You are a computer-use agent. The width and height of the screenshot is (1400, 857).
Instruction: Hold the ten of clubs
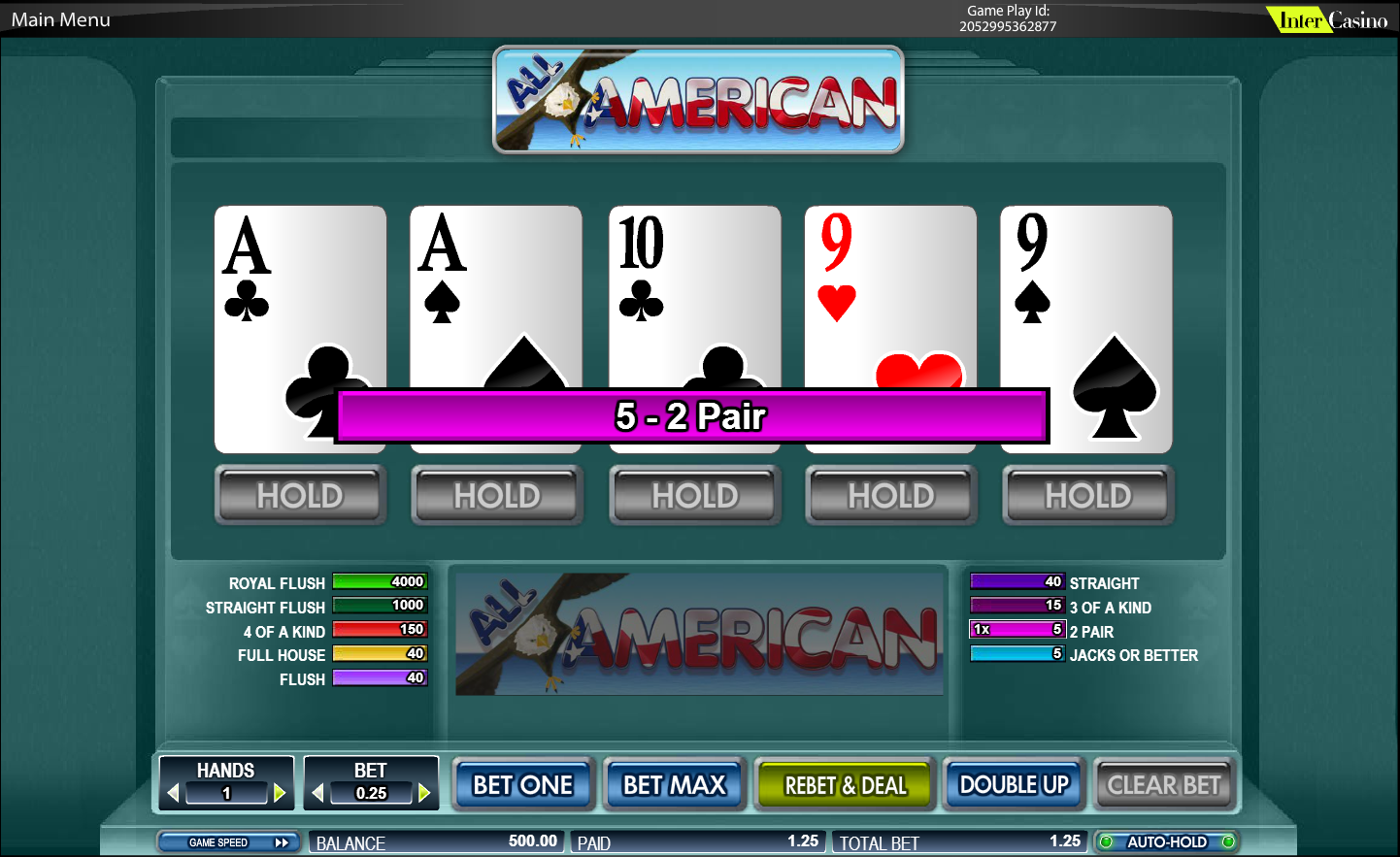click(x=695, y=496)
